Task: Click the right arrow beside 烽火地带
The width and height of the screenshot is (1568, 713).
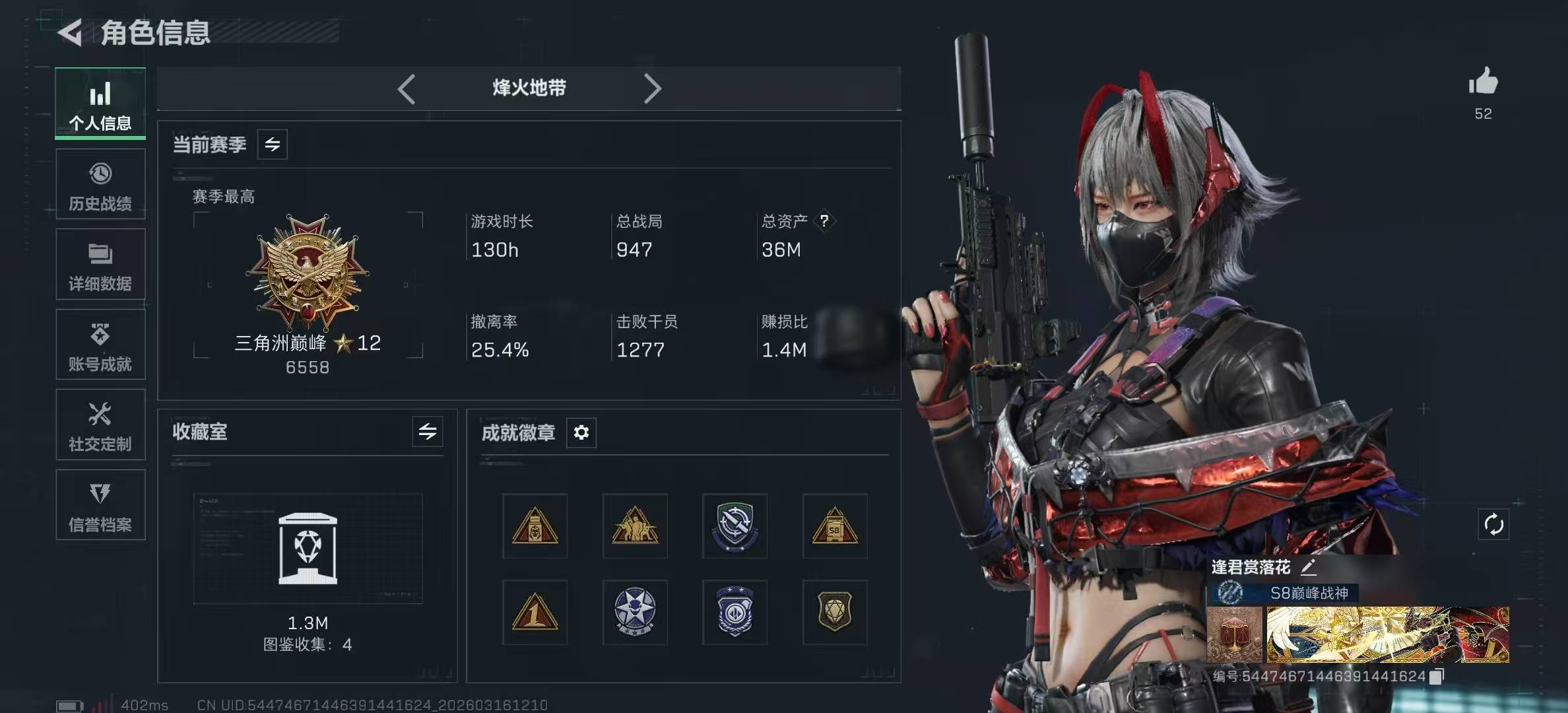Action: point(652,88)
